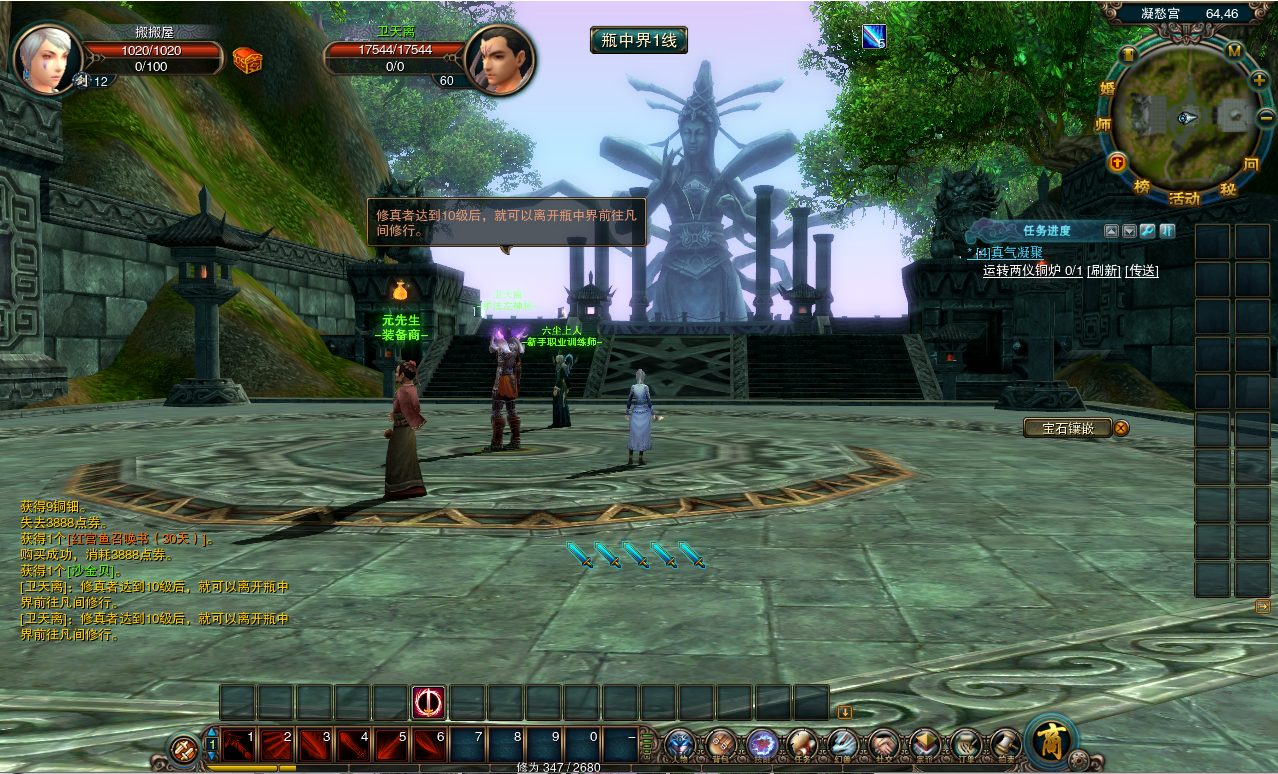Close the 宝石镶嵌 gem inlay button
Image resolution: width=1278 pixels, height=774 pixels.
(x=1122, y=428)
